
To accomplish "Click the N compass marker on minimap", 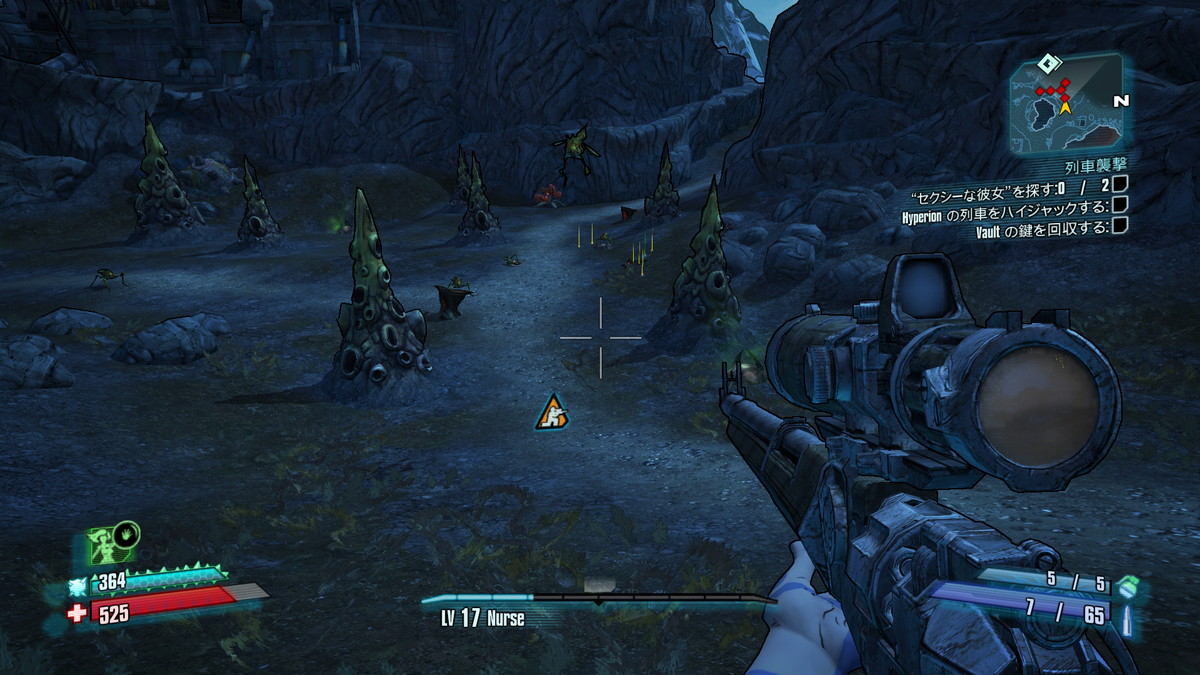I will click(x=1120, y=101).
